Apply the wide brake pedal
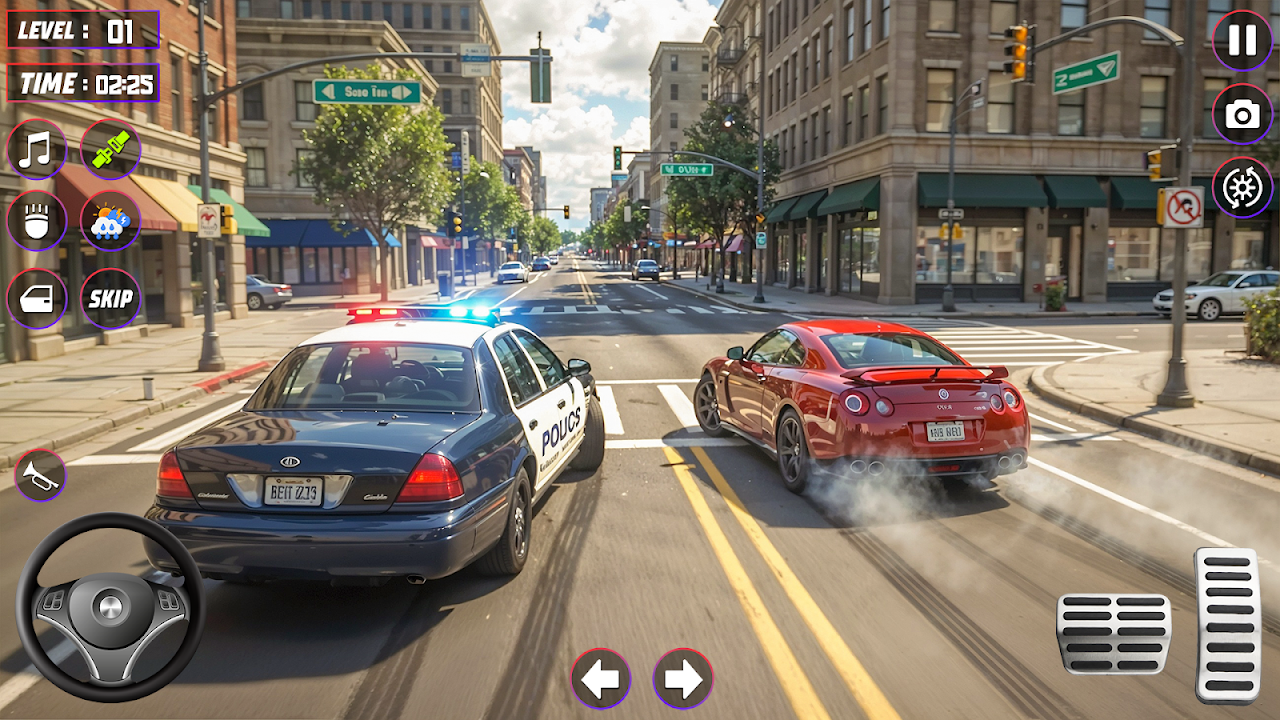 coord(1113,633)
